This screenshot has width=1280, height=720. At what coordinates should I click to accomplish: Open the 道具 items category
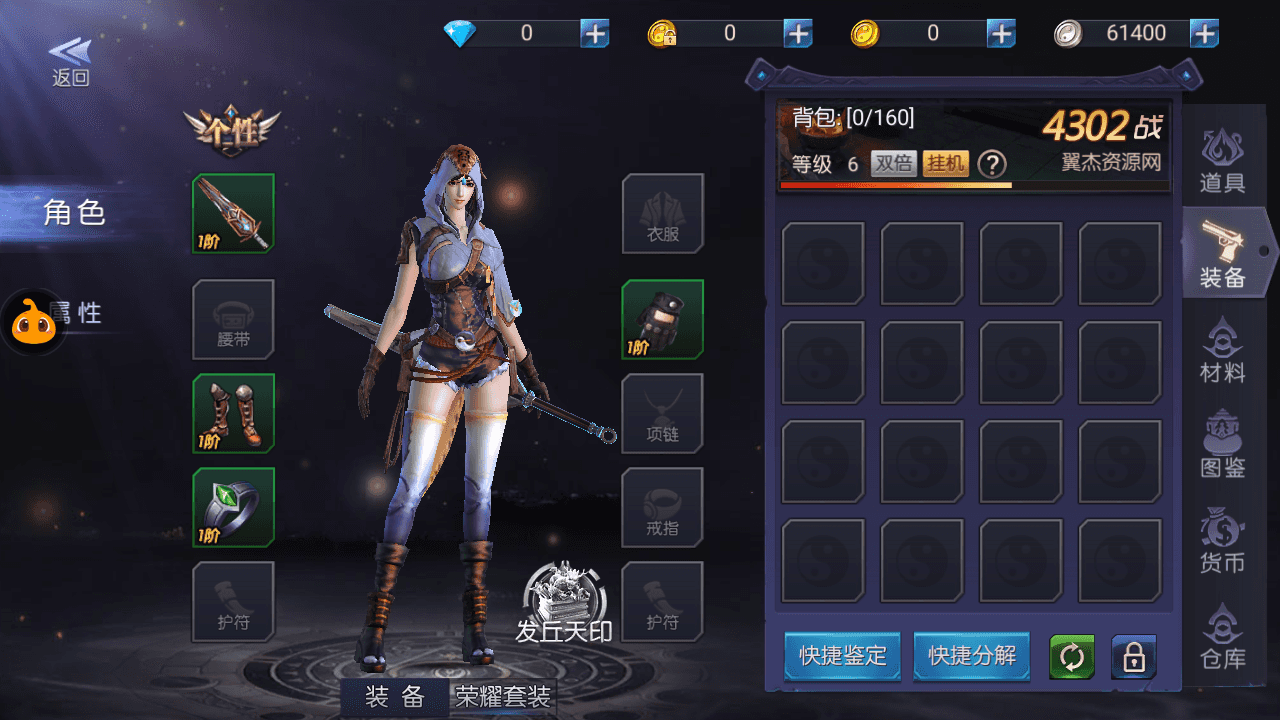coord(1222,161)
